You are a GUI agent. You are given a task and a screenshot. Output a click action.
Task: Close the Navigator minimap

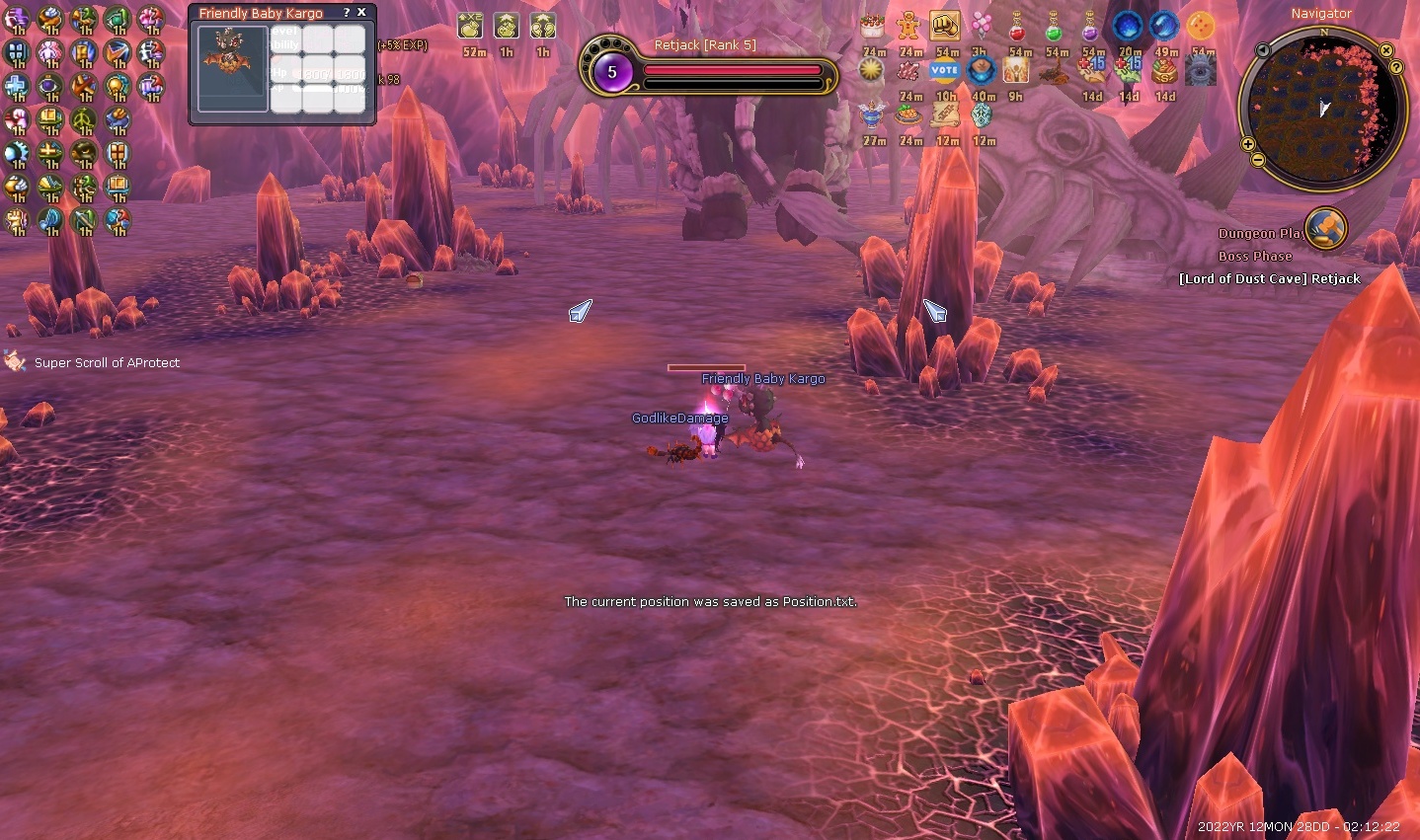[x=1386, y=50]
